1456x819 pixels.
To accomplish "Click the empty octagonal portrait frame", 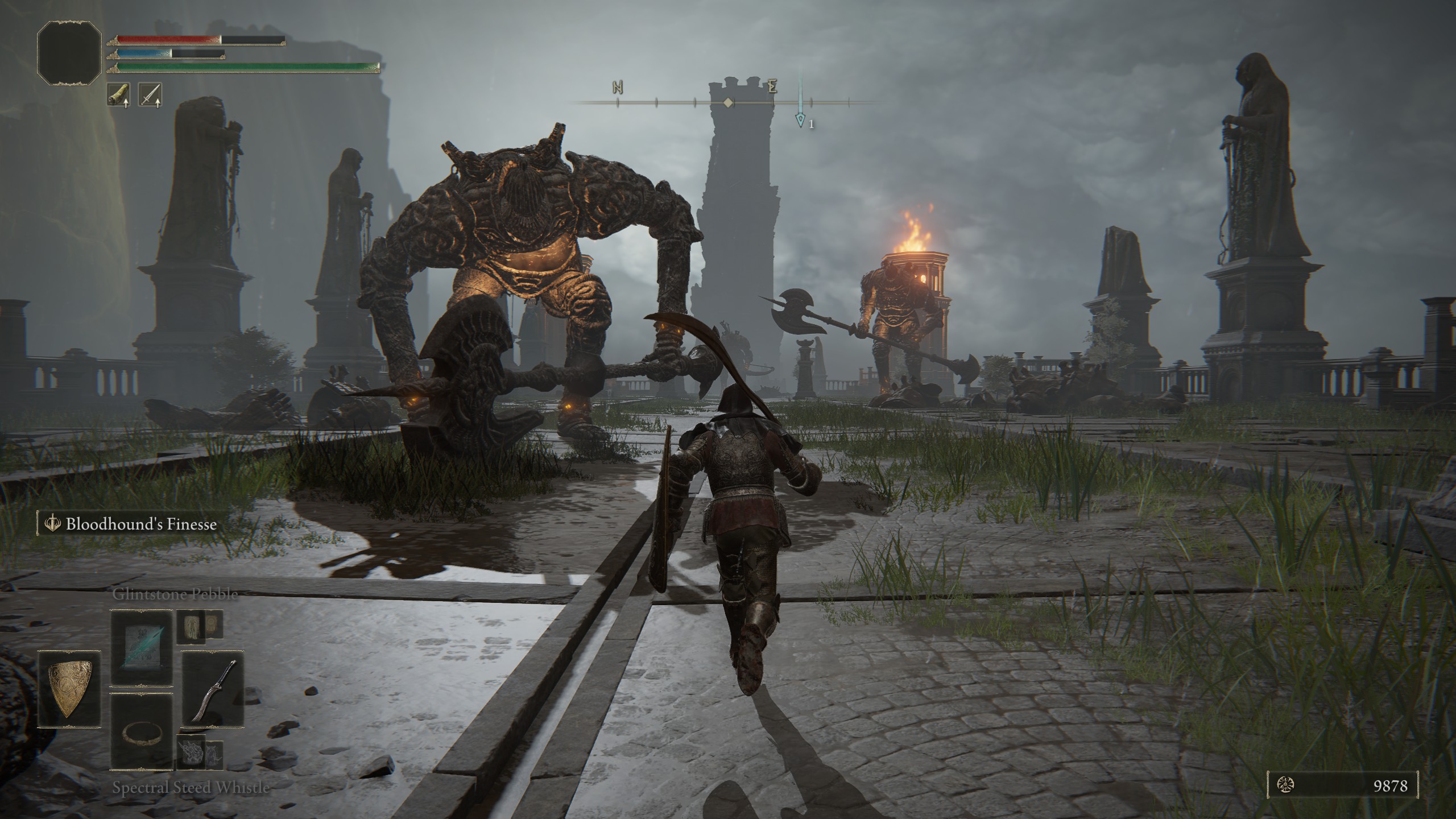I will [x=69, y=52].
